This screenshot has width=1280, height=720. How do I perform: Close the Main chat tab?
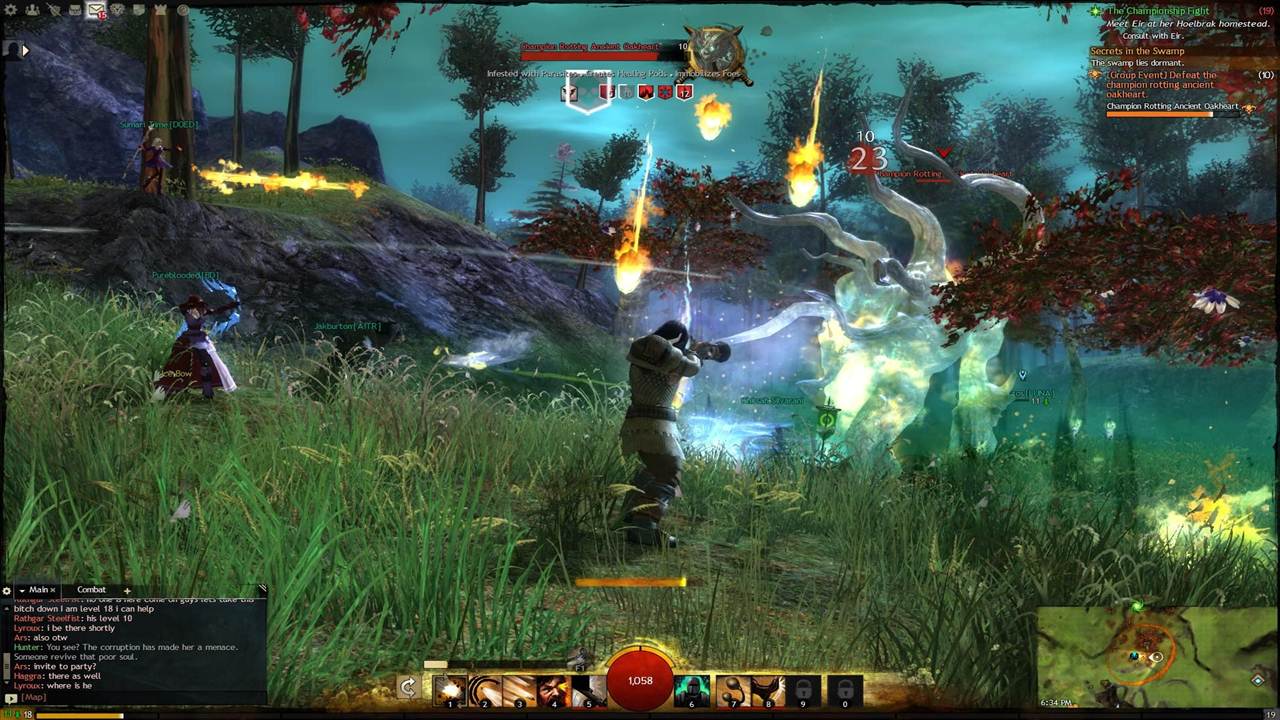coord(53,590)
